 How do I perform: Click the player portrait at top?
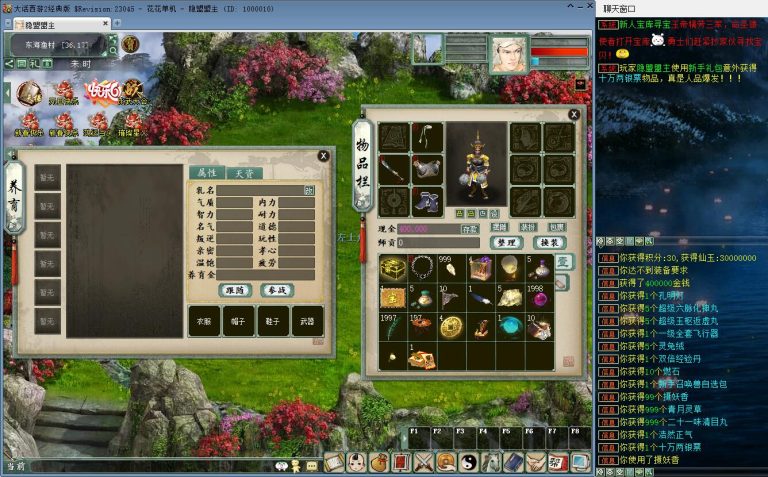click(x=509, y=50)
